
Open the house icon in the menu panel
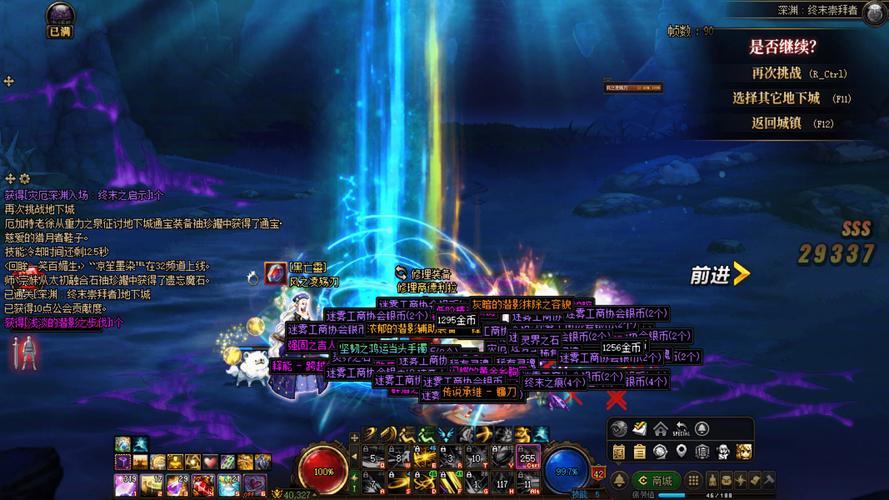point(661,429)
